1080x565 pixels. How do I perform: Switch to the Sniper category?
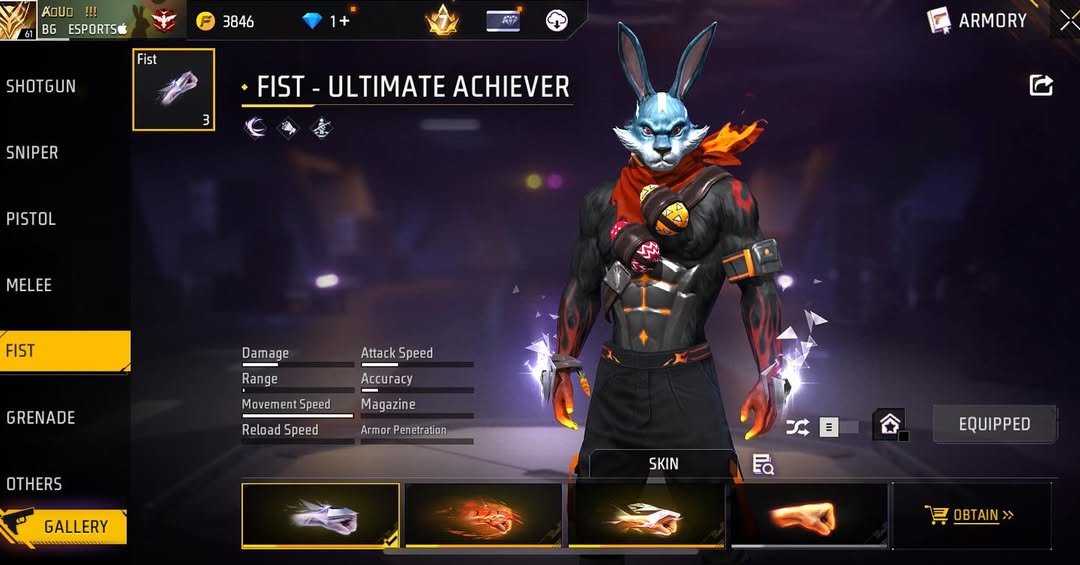pyautogui.click(x=33, y=152)
